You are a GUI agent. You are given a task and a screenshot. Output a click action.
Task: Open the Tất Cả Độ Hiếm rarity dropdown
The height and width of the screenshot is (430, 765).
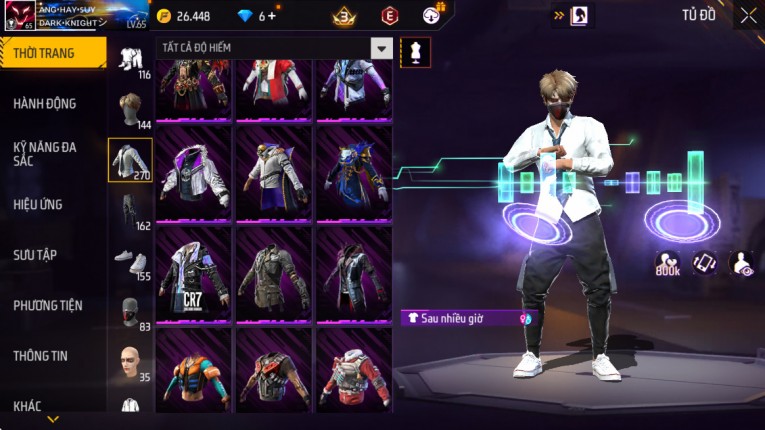(x=381, y=48)
